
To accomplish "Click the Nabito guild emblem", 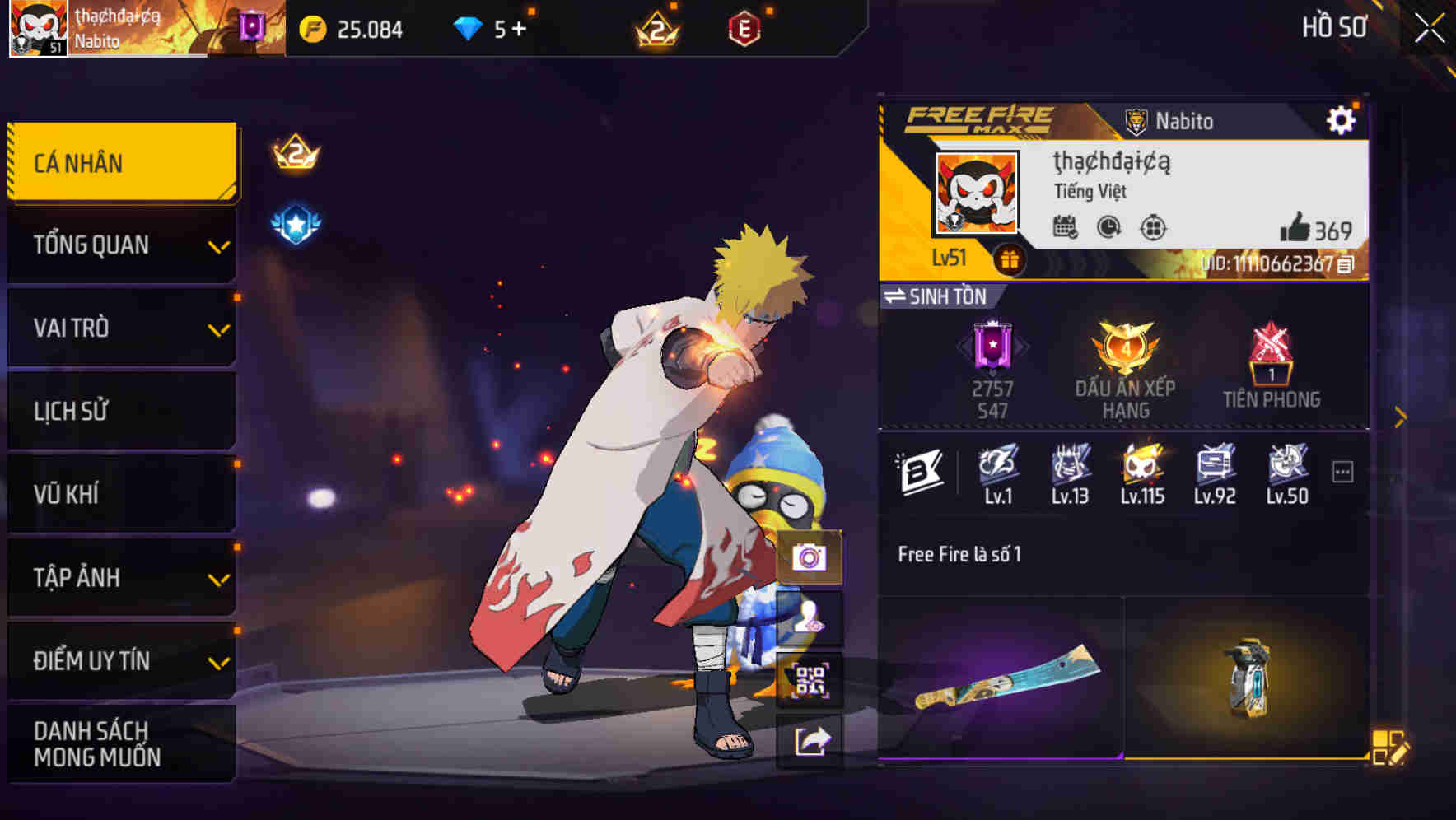I will (1138, 120).
